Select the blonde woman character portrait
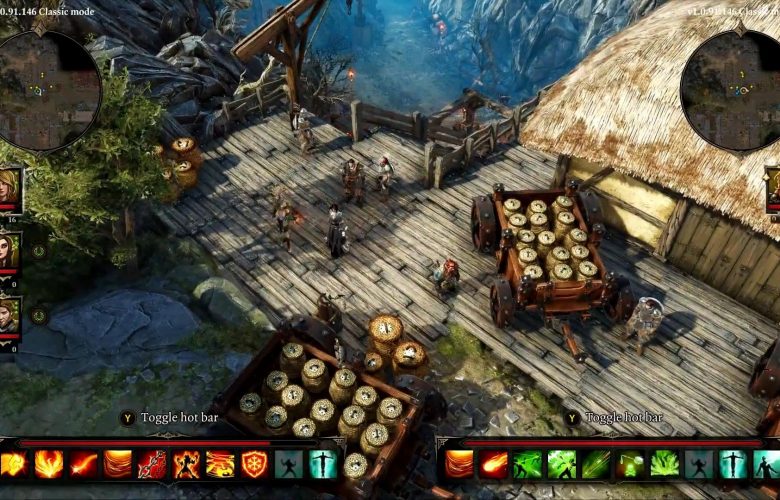The image size is (780, 500). (9, 187)
